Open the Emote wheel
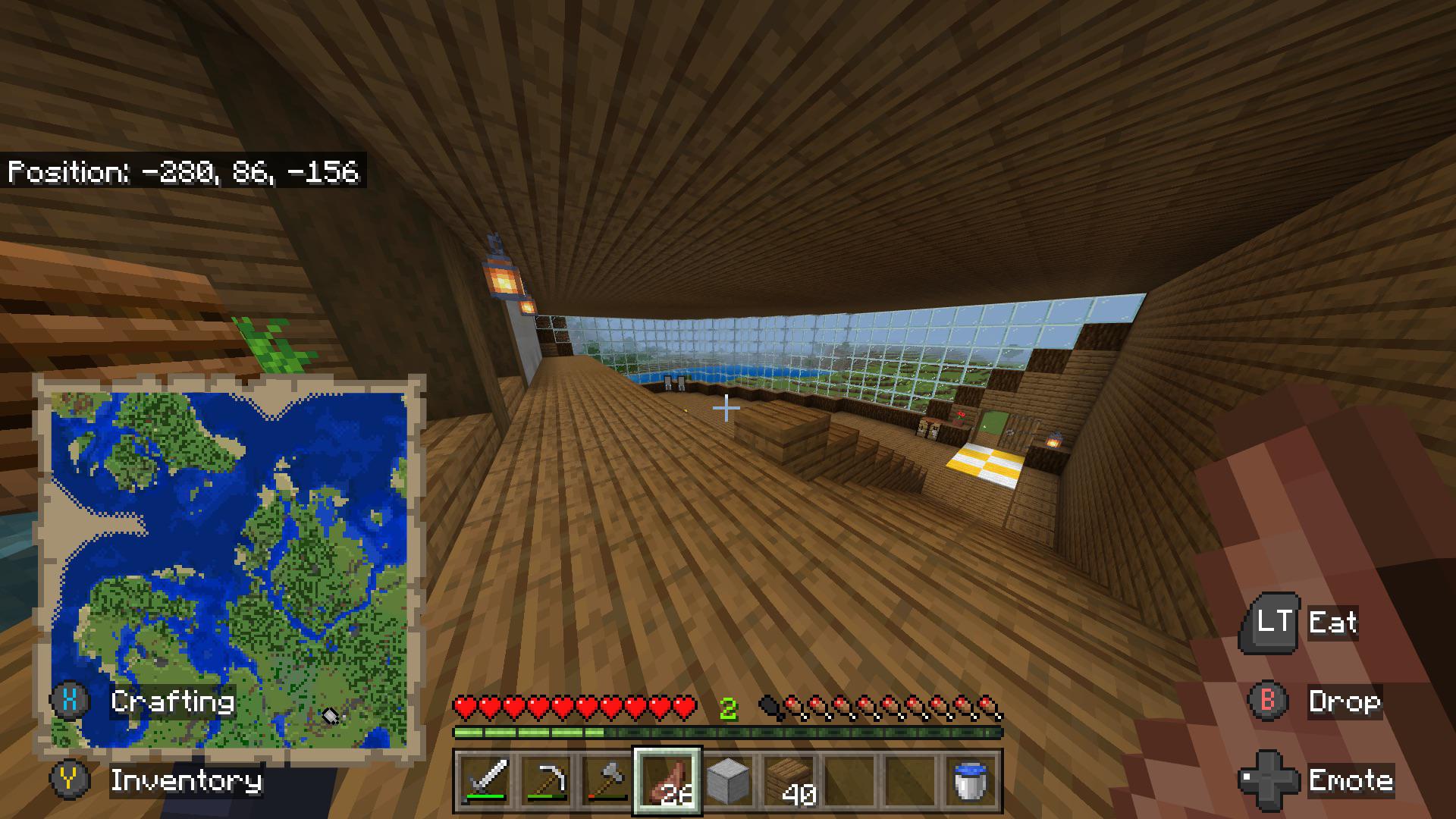Screen dimensions: 1456x819 pos(1351,780)
